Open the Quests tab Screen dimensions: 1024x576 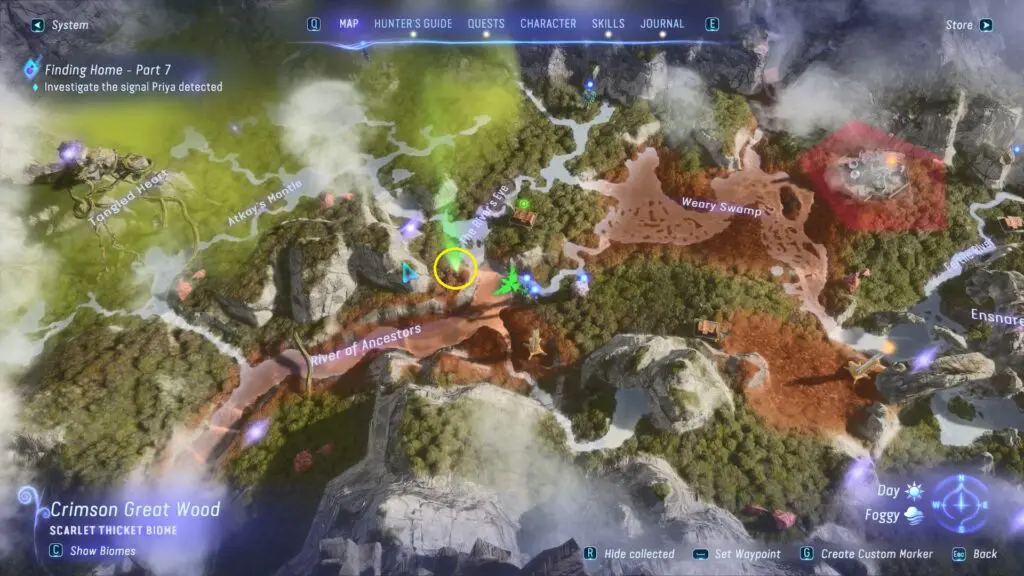[x=486, y=24]
